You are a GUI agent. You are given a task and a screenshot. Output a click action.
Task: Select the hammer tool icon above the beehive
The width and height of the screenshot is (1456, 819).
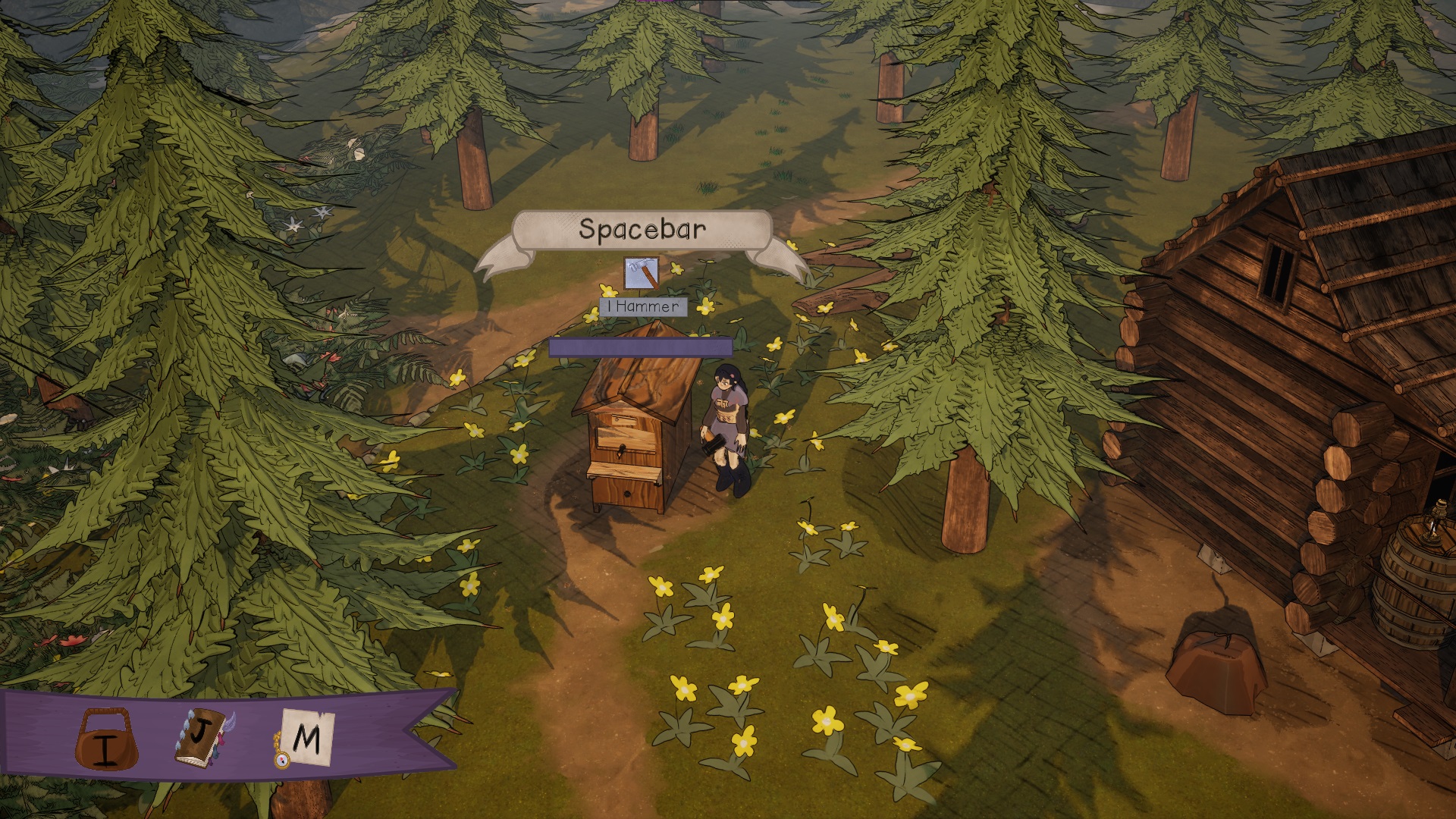(x=641, y=273)
